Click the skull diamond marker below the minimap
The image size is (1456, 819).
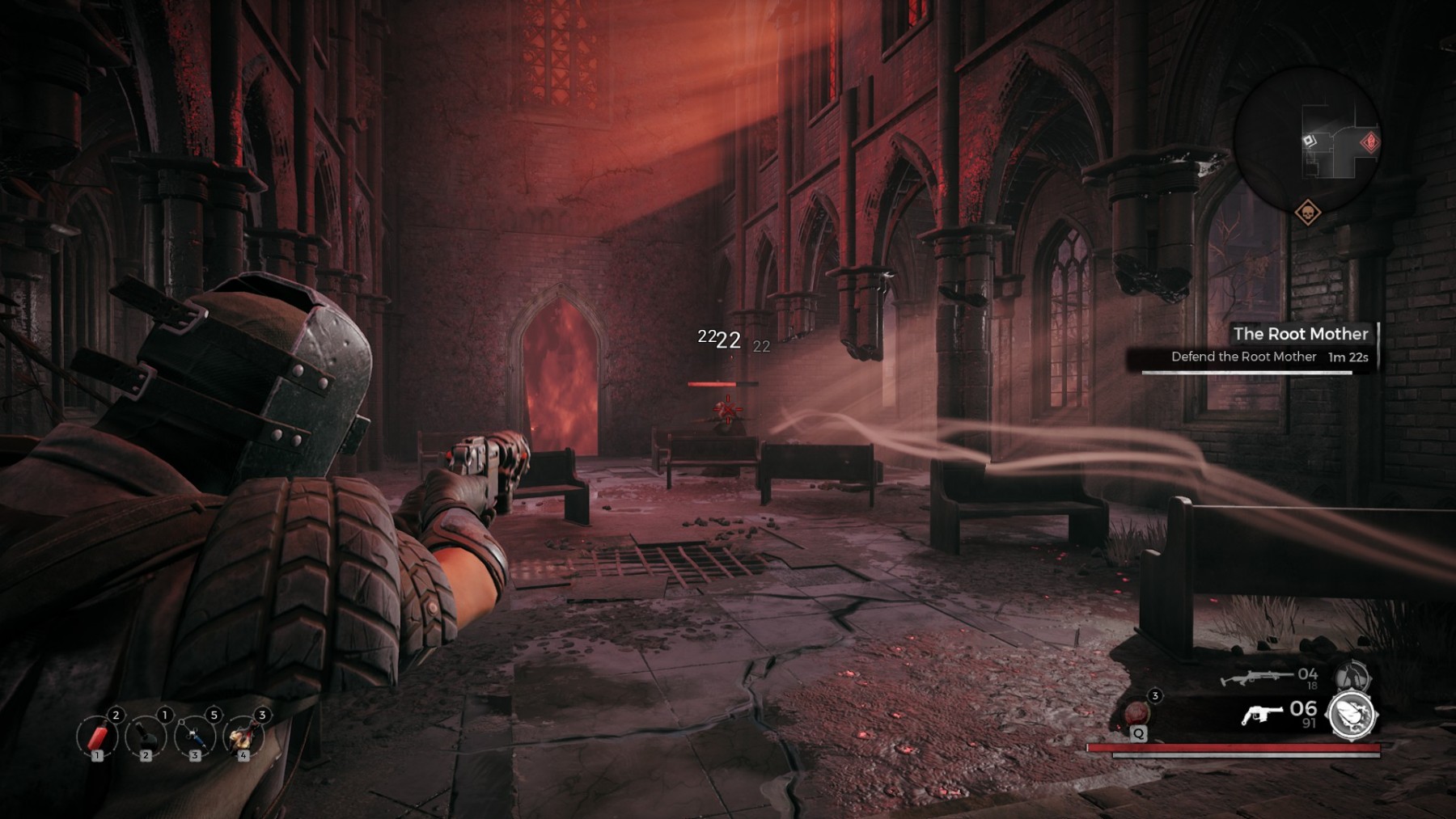[x=1307, y=213]
